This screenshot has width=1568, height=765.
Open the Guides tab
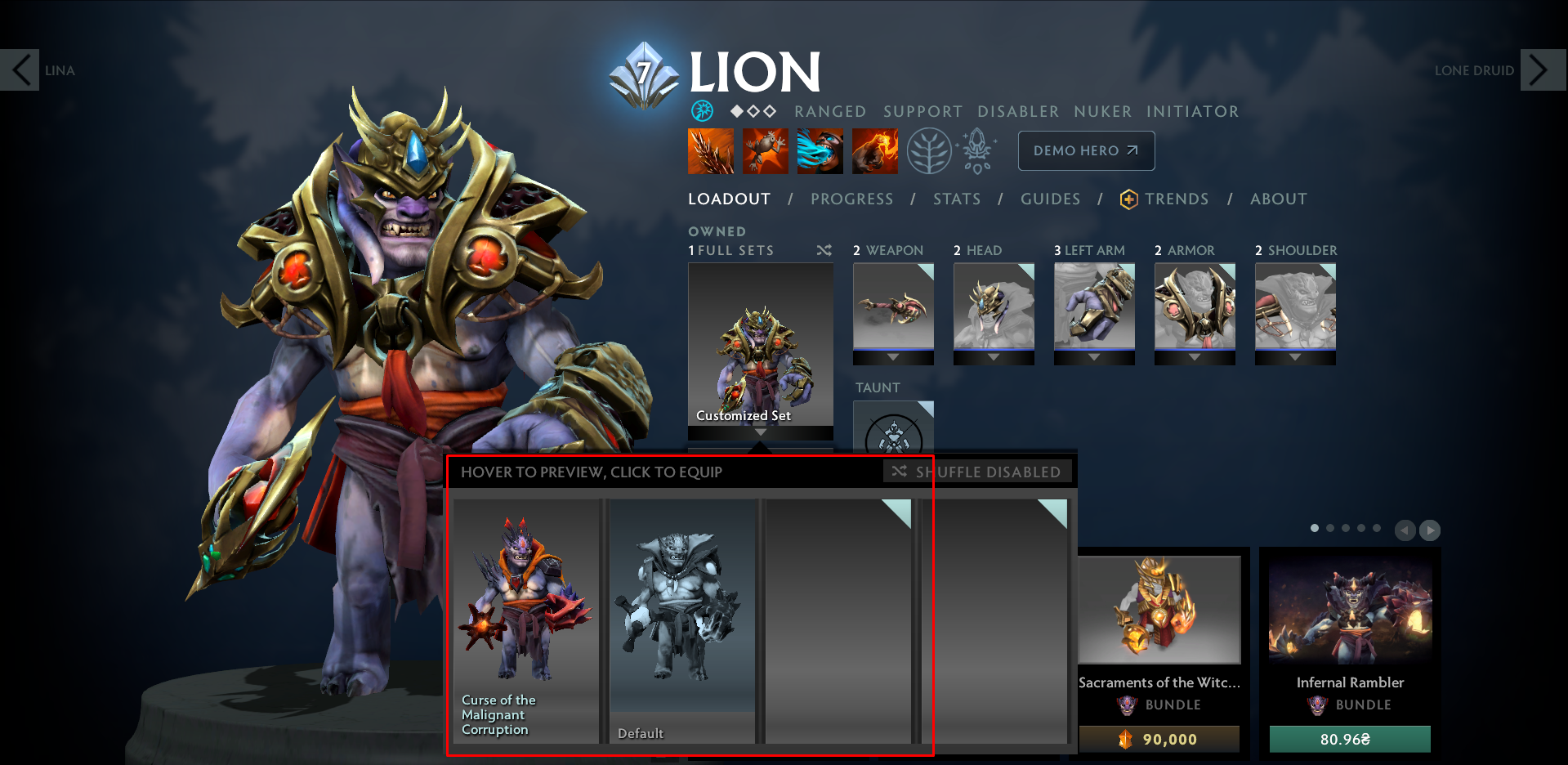click(1050, 199)
